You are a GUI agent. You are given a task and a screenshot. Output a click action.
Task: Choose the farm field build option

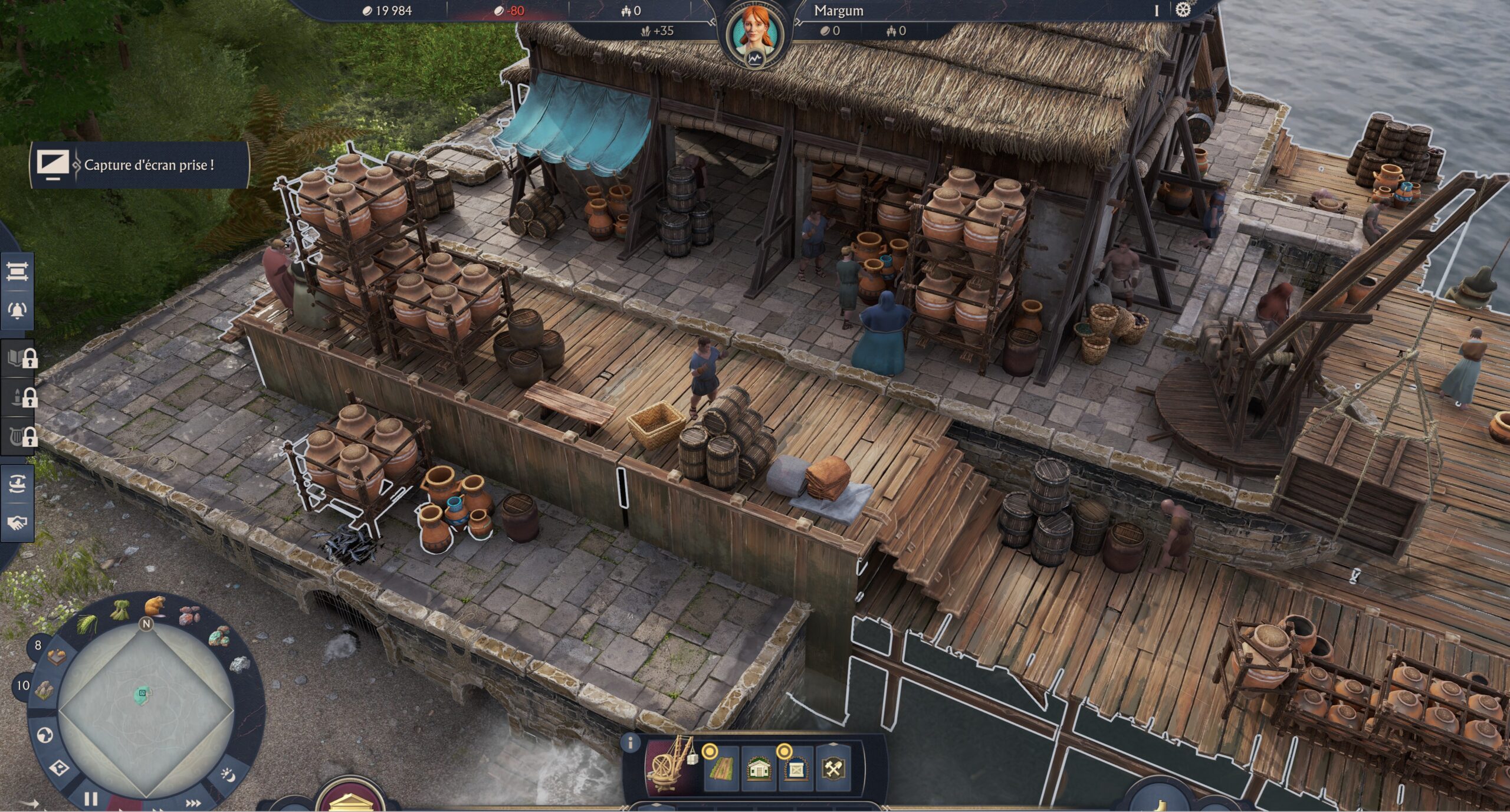point(721,769)
